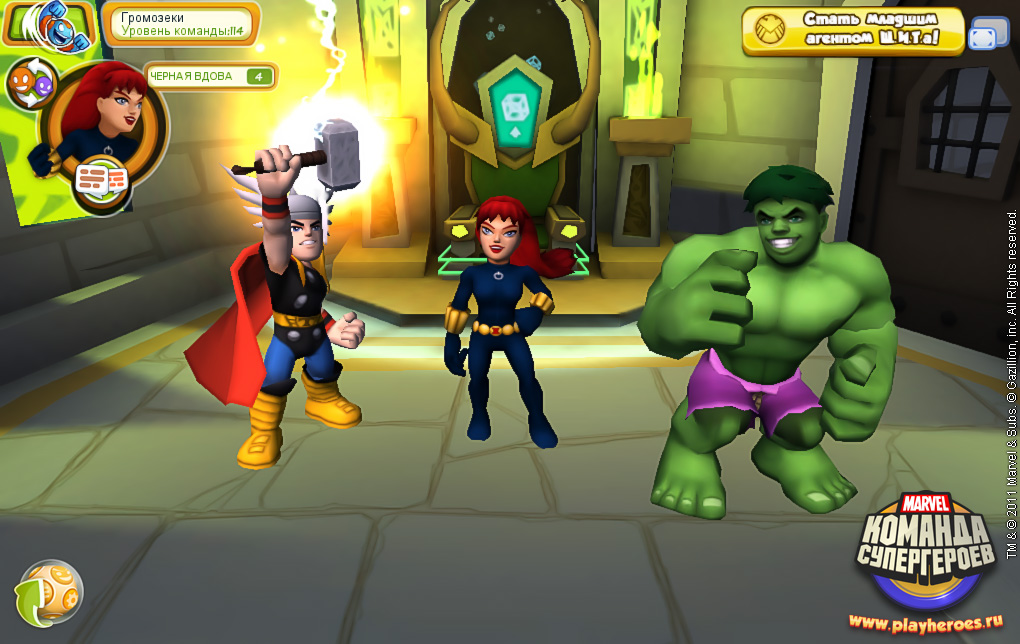Click the ЧЕРНАЯ ВДОВА name plate
Viewport: 1020px width, 644px height.
pos(210,76)
